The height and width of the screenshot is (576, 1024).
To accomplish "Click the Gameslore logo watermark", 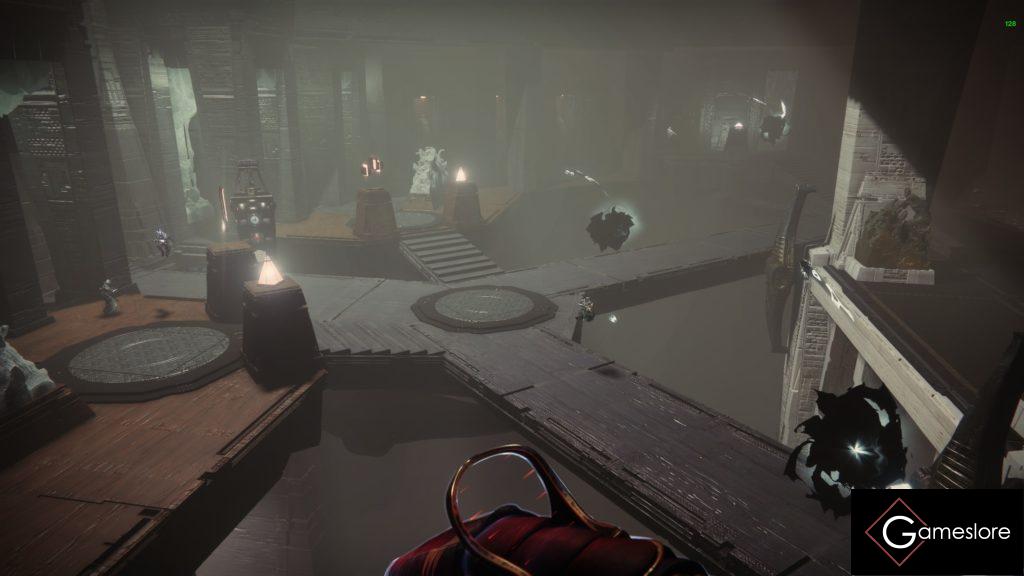I will click(x=937, y=531).
